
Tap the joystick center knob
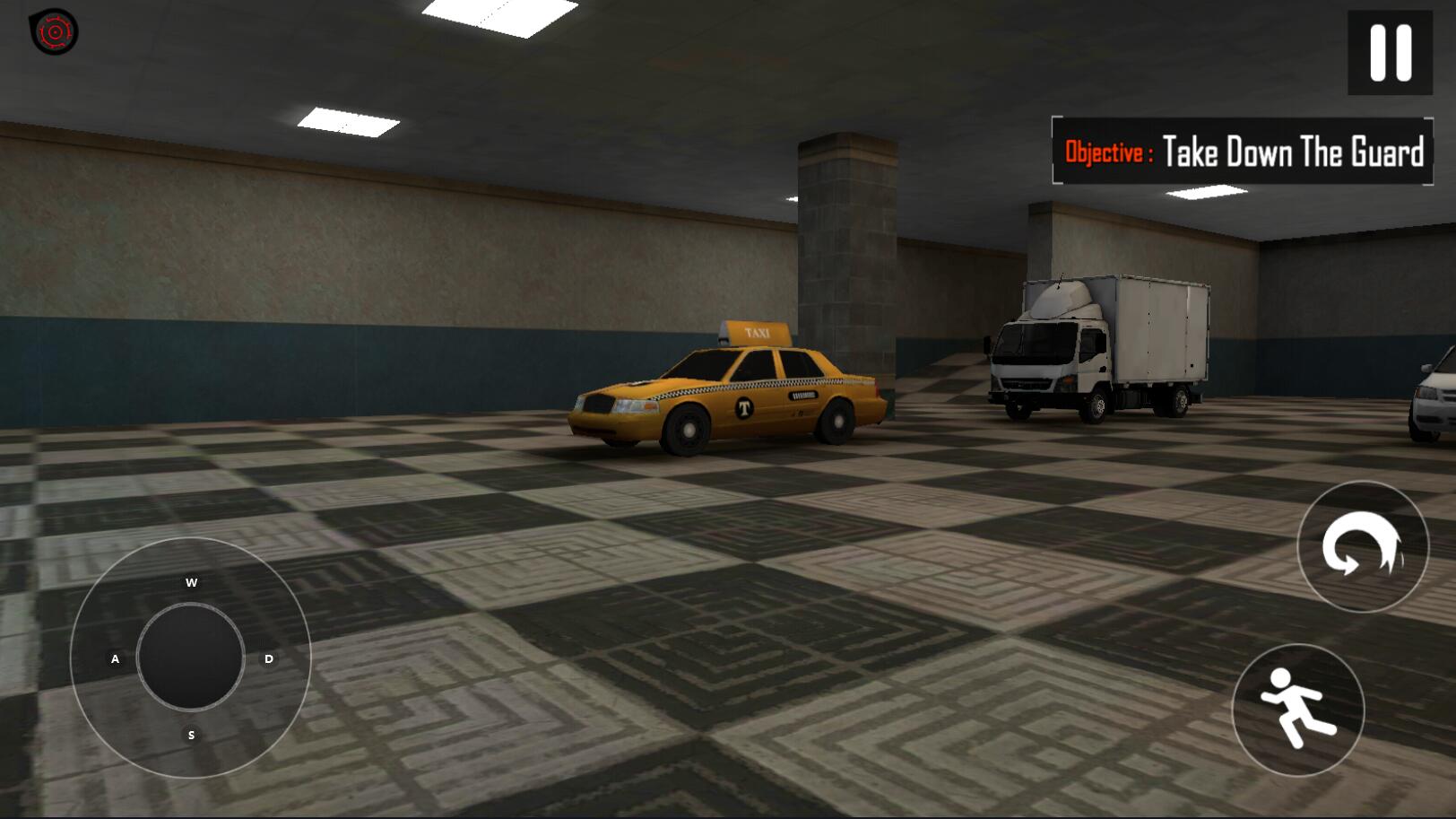click(191, 658)
